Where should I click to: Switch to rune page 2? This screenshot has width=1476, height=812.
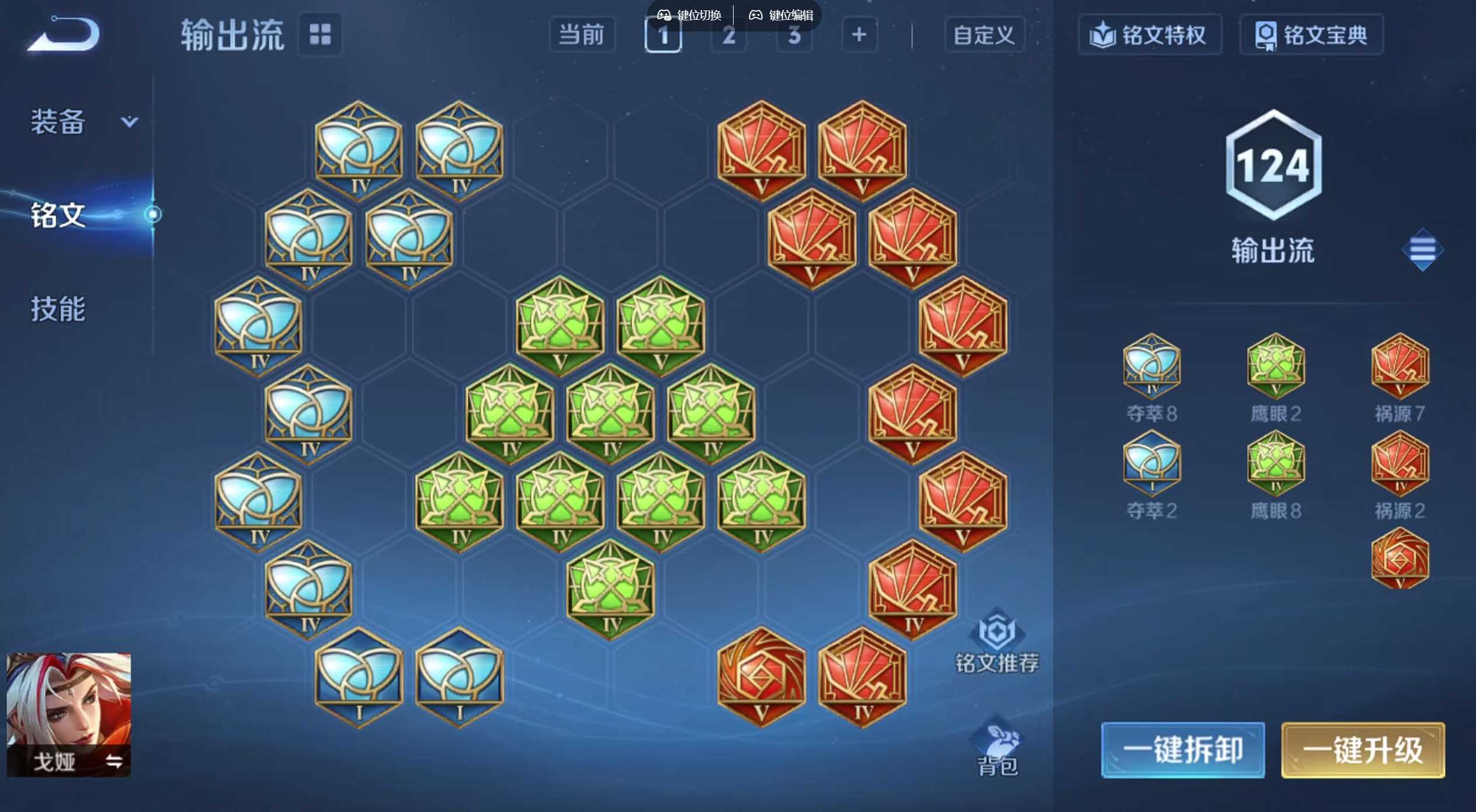(728, 35)
